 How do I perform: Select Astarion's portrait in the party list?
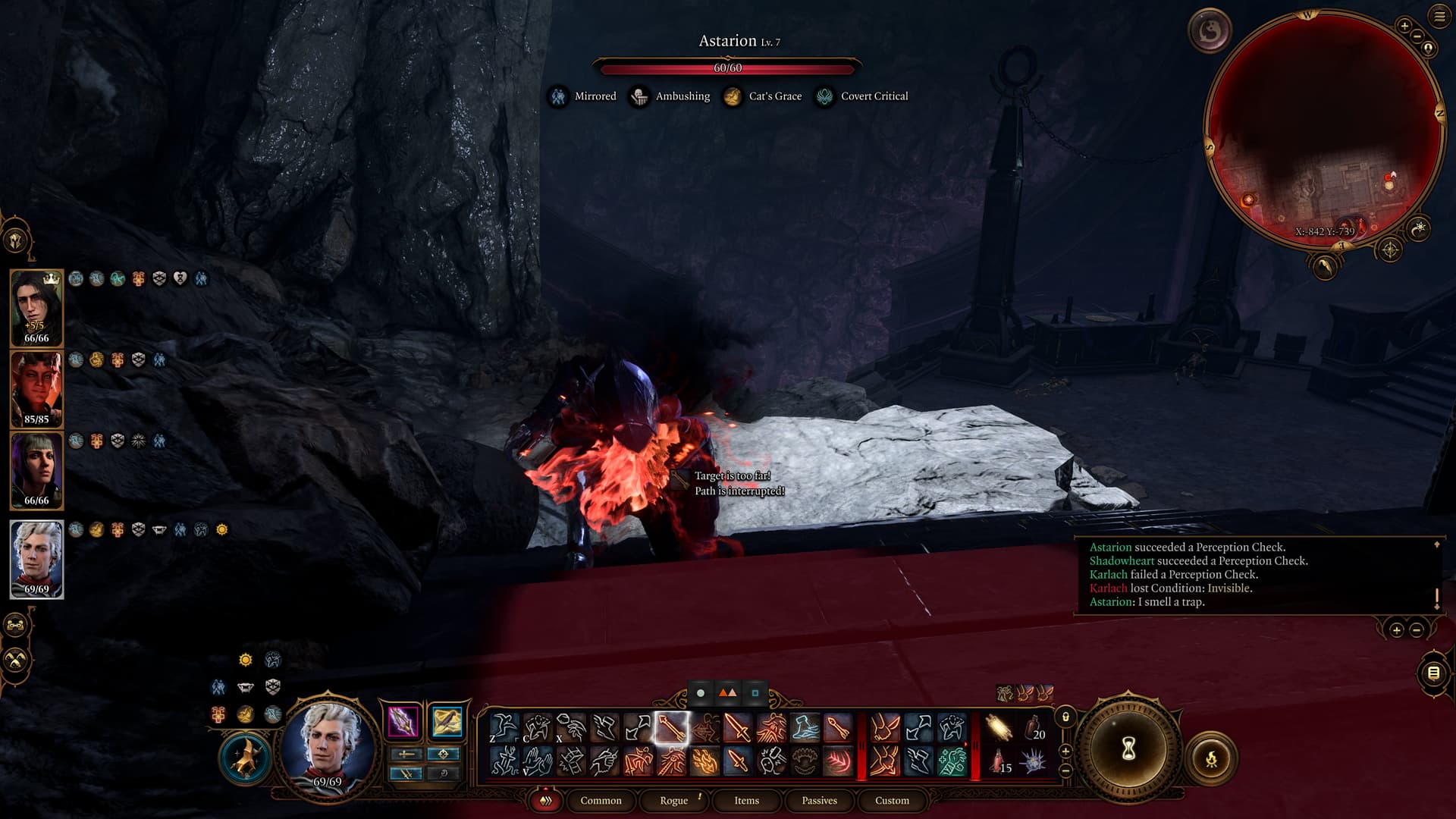point(36,559)
